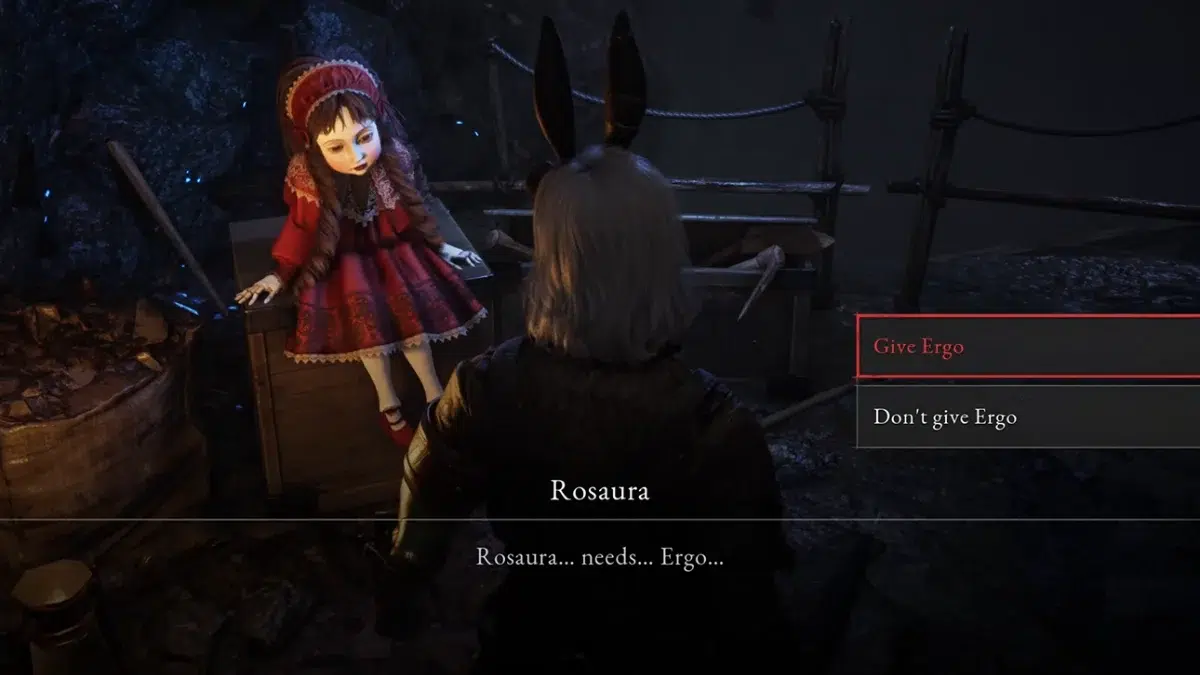Screen dimensions: 1200x675
Task: Choose the Give Ergo dialogue option
Action: [x=1026, y=347]
